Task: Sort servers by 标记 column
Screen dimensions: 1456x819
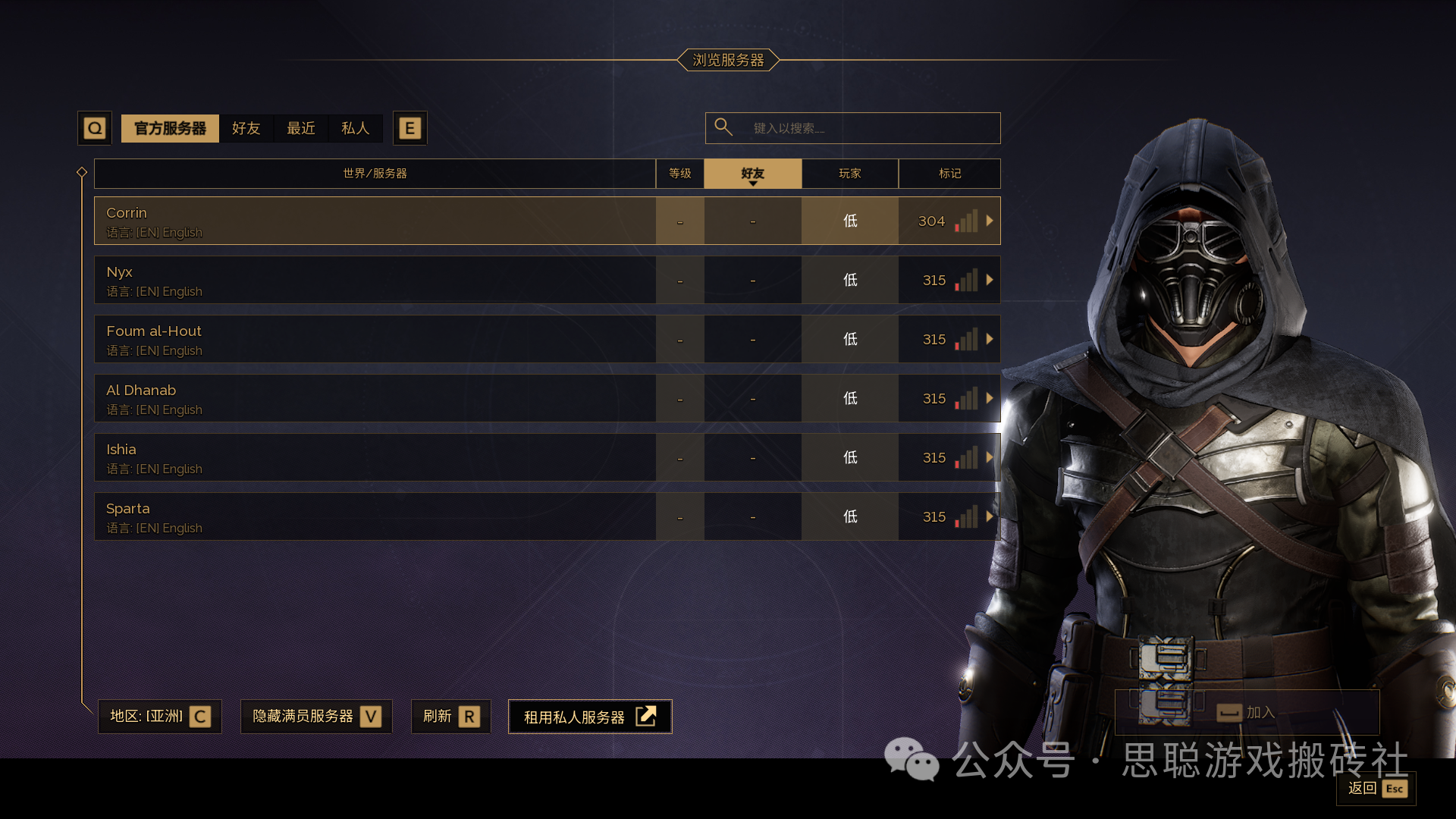Action: [x=949, y=174]
